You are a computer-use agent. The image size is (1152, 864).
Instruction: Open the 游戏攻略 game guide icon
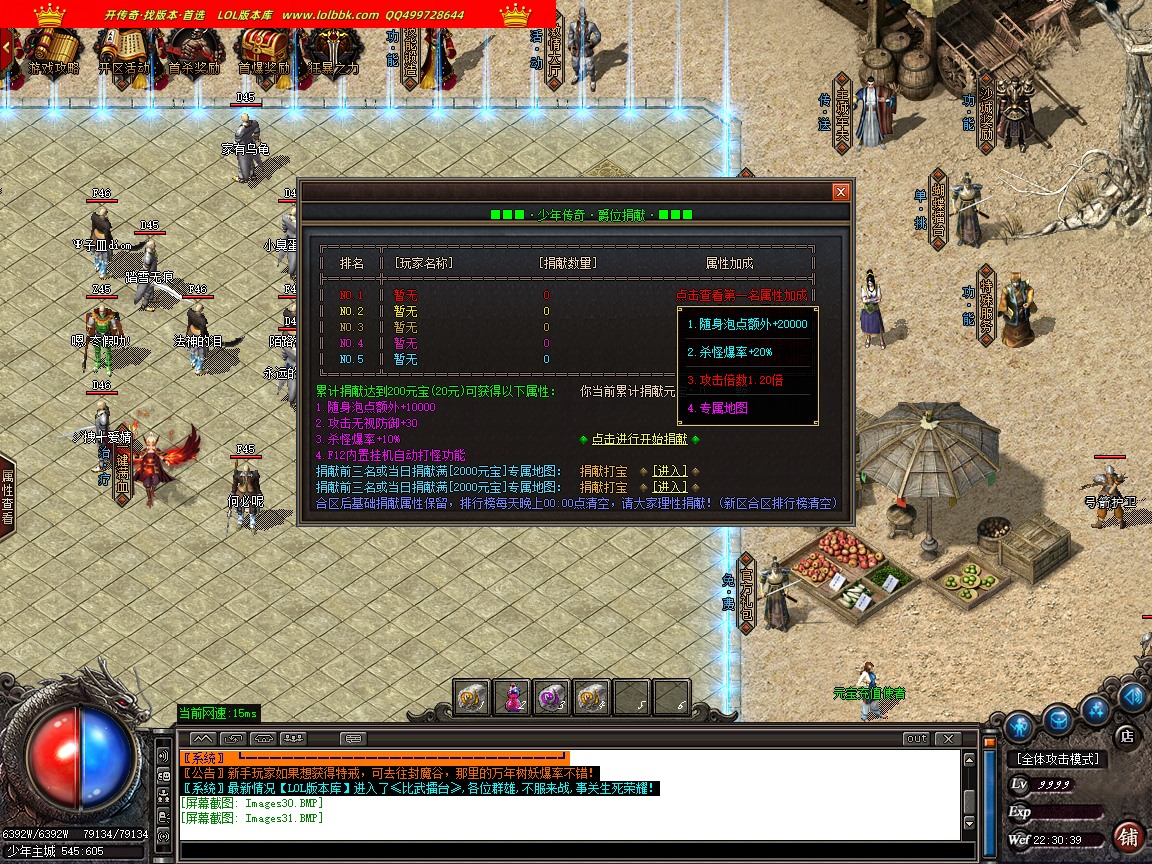(52, 50)
